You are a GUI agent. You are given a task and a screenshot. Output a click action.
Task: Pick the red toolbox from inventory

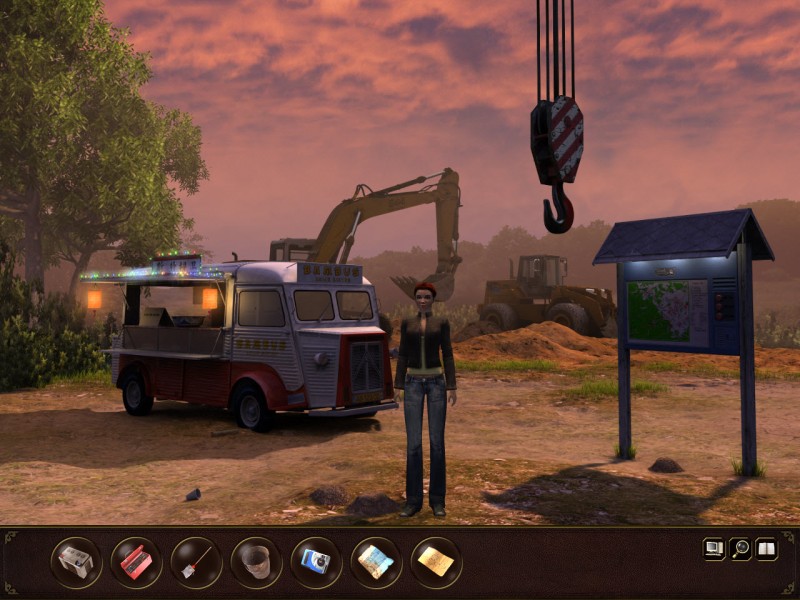coord(136,562)
